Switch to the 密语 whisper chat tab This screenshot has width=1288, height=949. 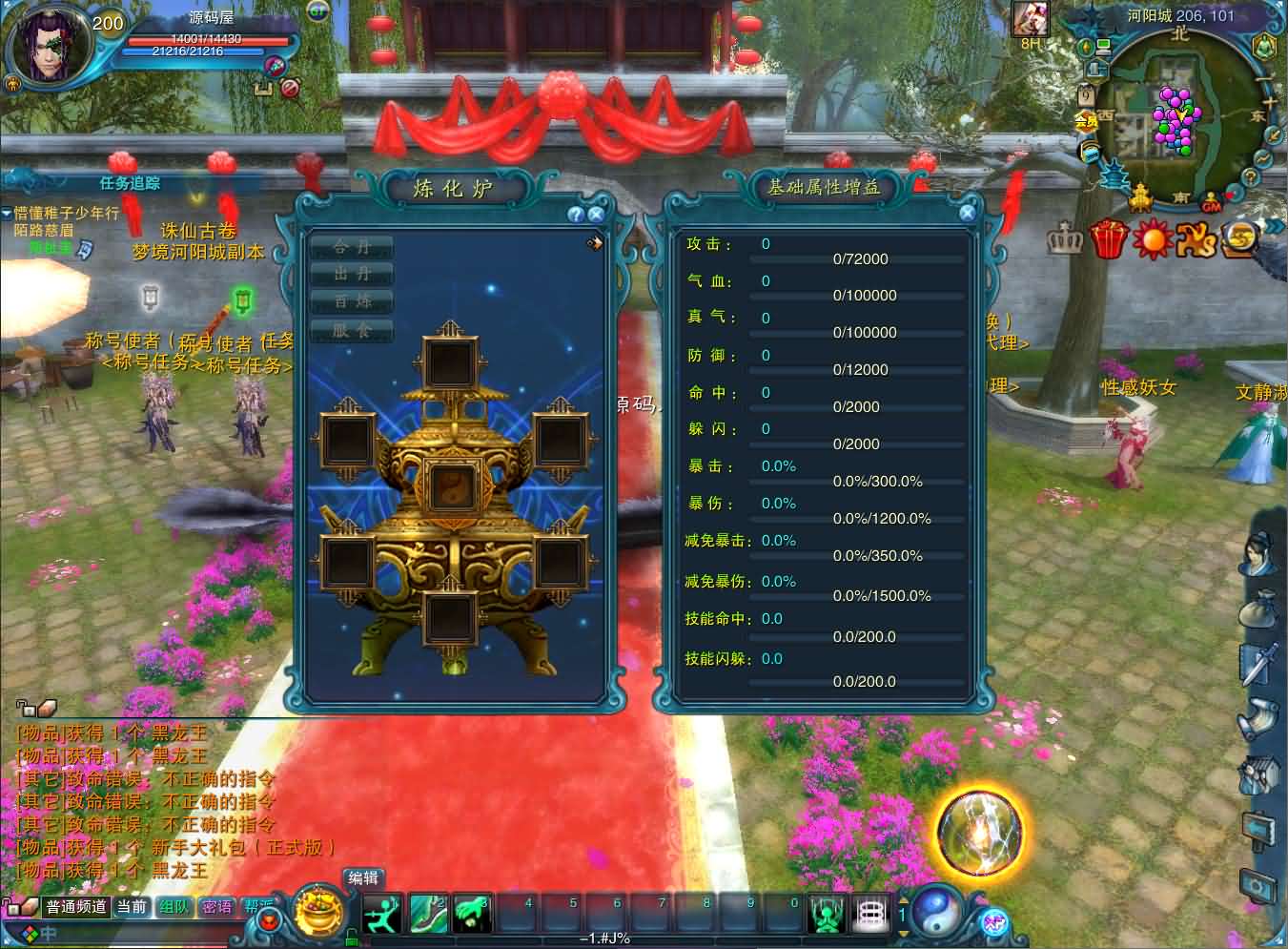216,907
